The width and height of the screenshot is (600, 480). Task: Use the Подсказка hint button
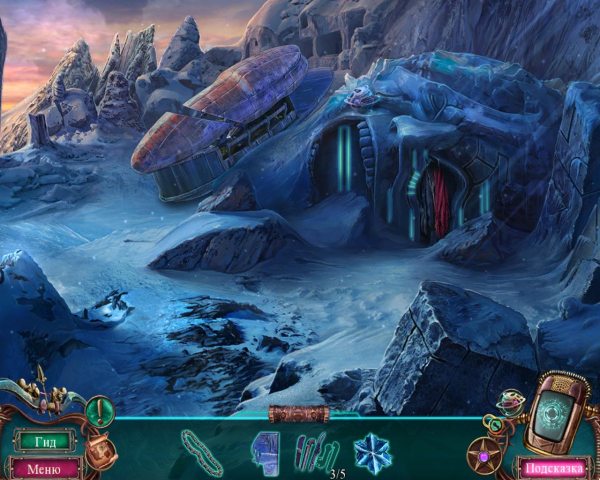[x=553, y=467]
